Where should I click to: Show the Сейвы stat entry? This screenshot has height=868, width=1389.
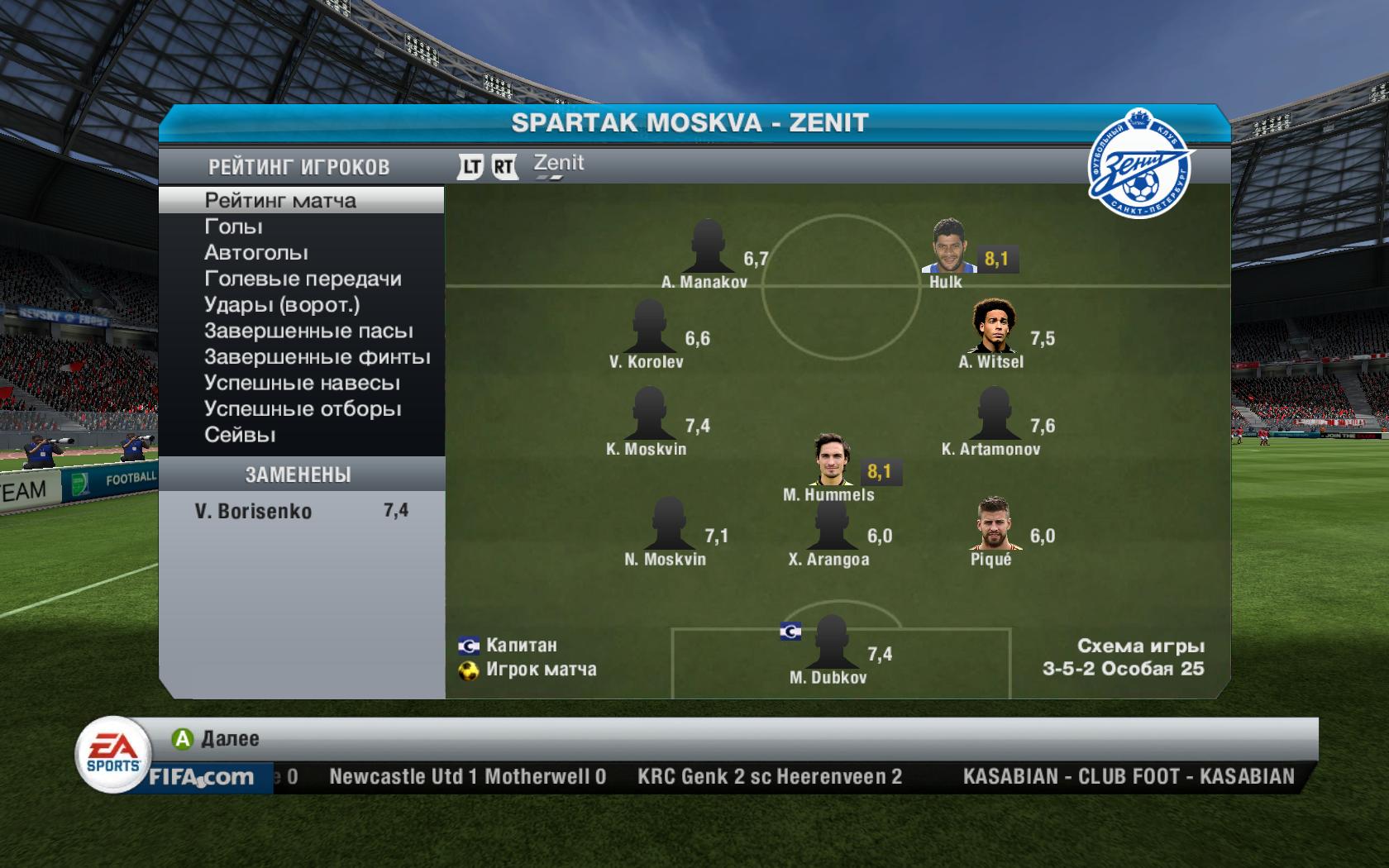(x=240, y=436)
